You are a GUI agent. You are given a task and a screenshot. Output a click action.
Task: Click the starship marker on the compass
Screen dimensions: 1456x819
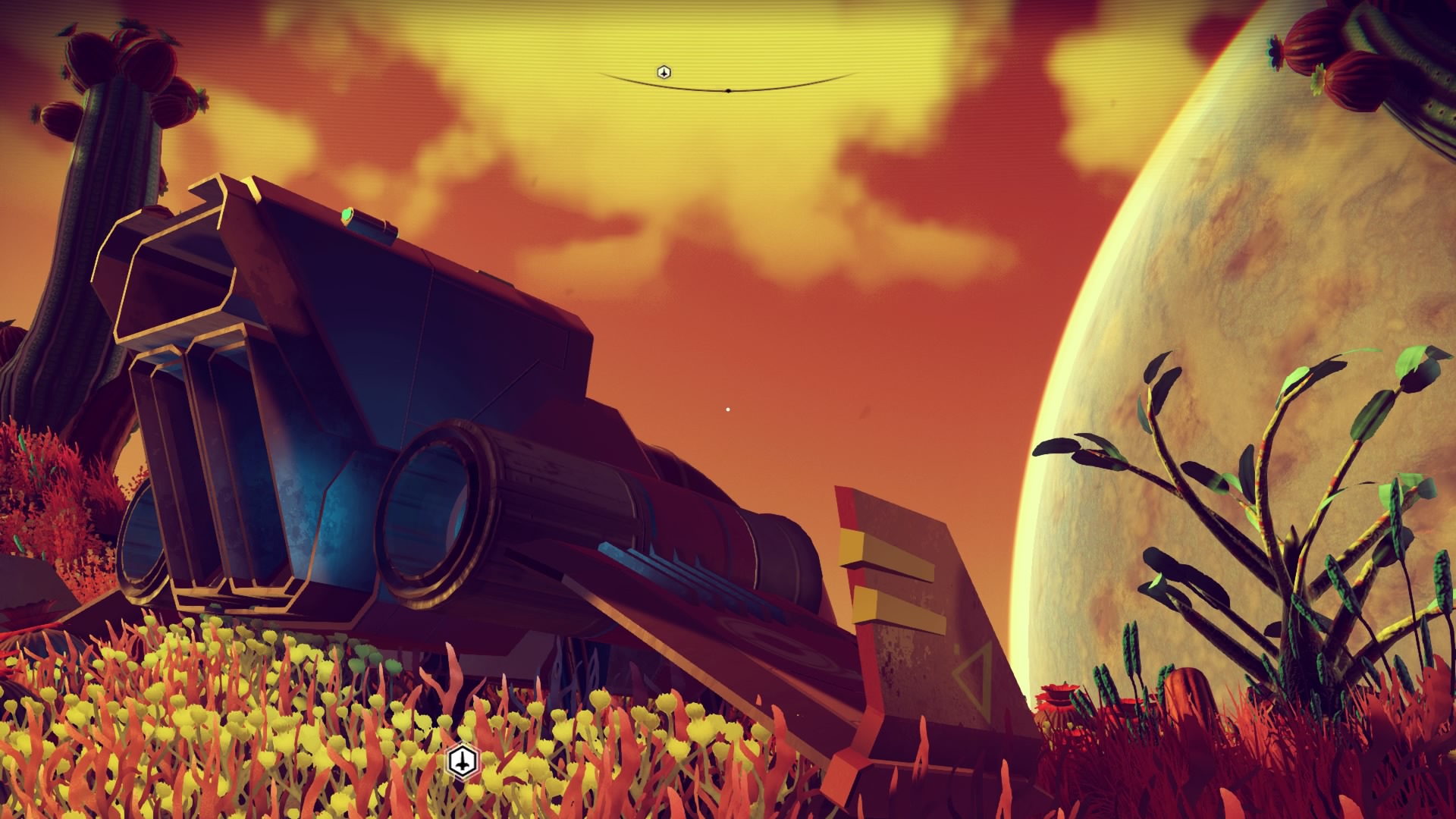coord(664,72)
